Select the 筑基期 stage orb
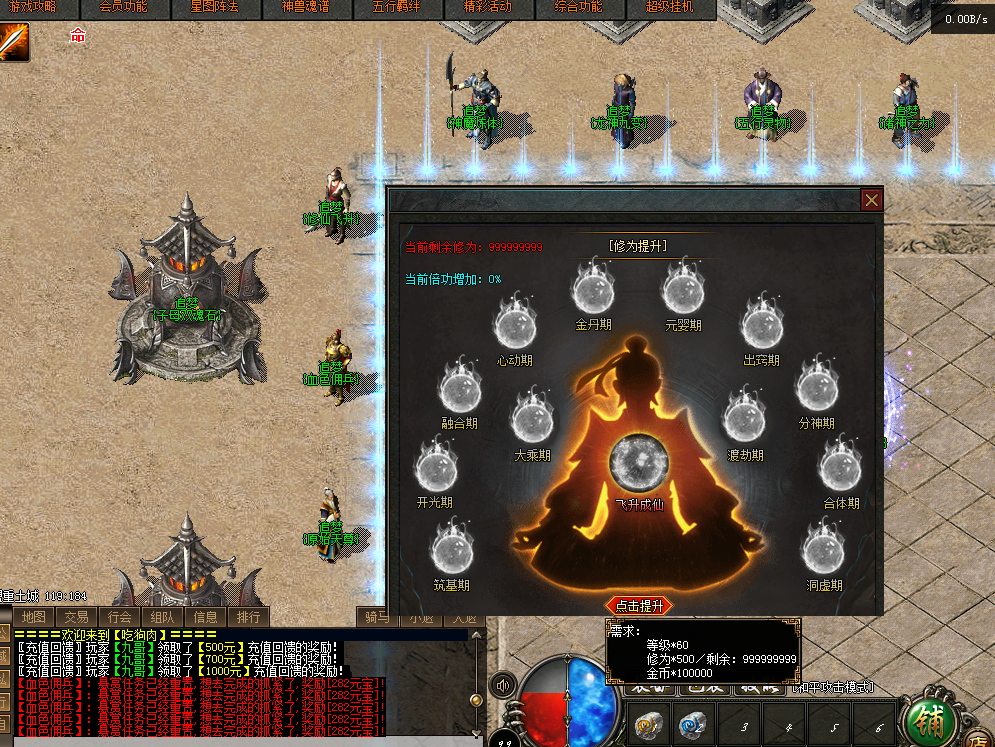The image size is (995, 747). (x=451, y=551)
